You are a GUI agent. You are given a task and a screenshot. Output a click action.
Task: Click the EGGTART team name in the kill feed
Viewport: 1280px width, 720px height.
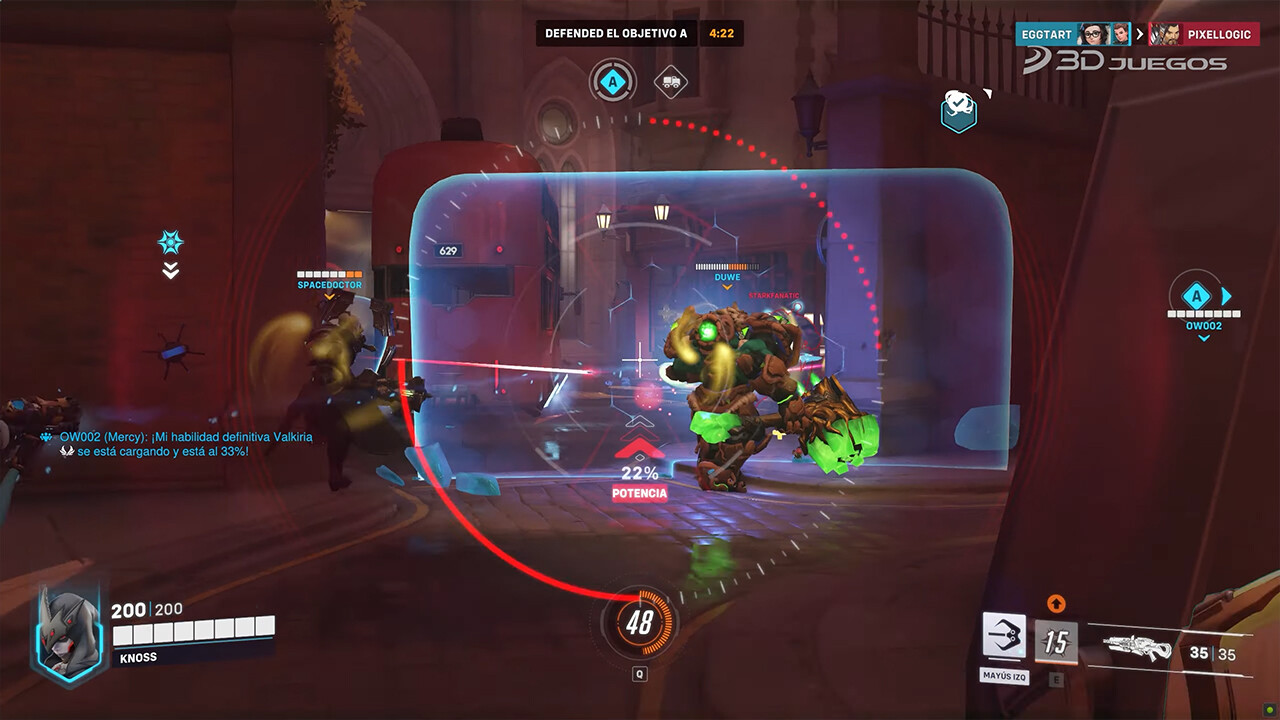pyautogui.click(x=1047, y=33)
